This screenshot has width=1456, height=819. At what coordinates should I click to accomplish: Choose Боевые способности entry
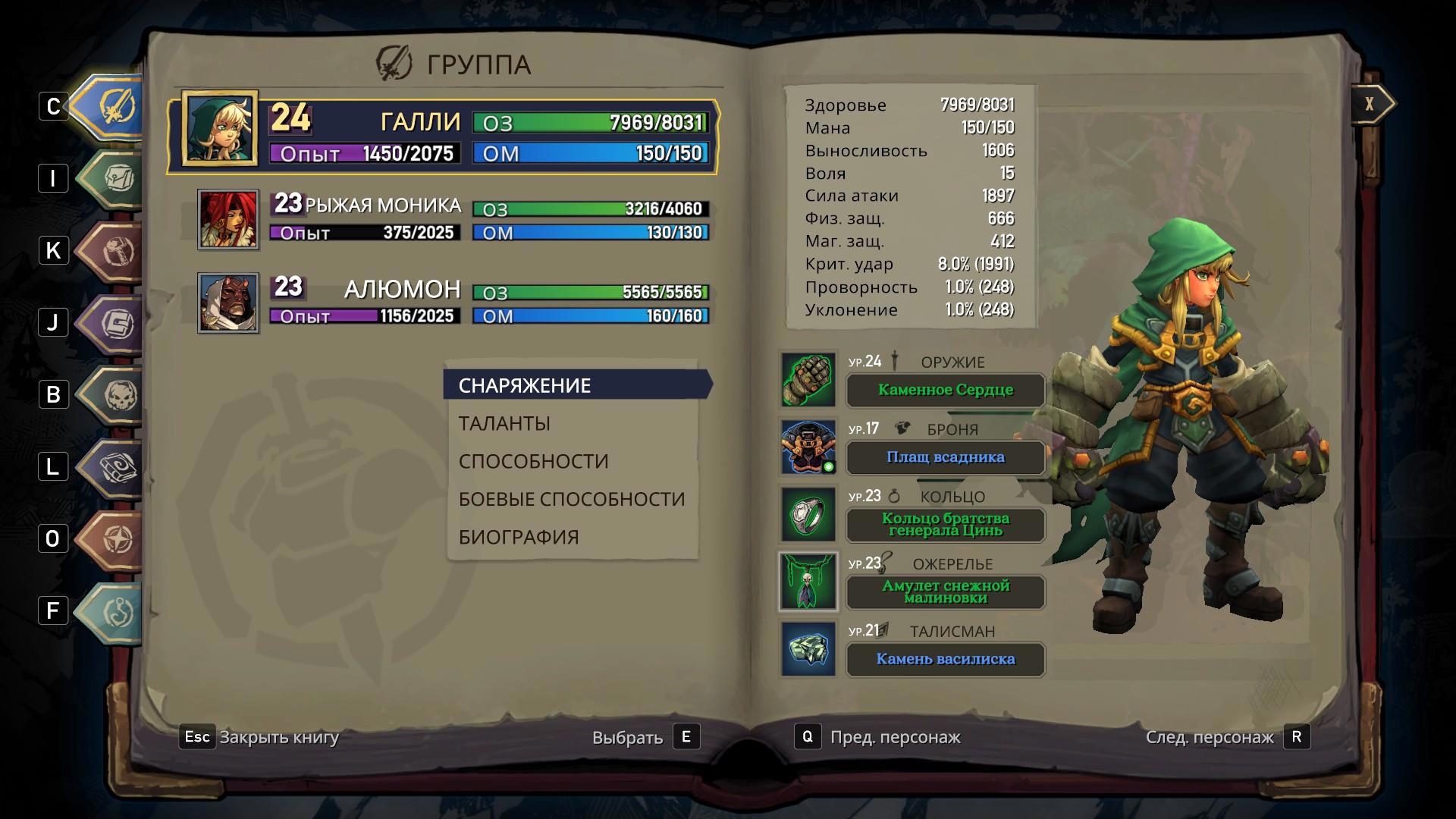pos(571,499)
